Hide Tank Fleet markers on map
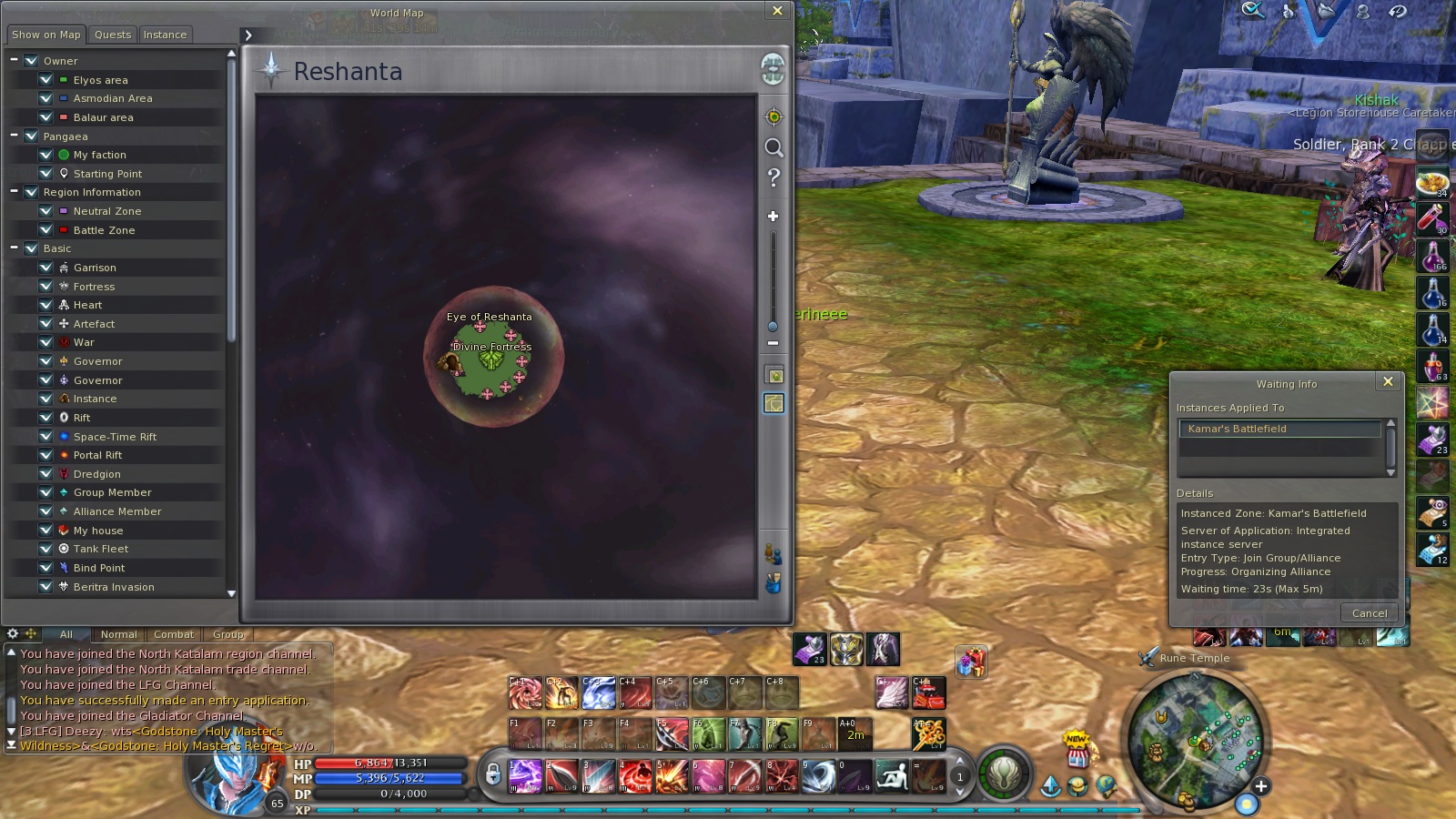Image resolution: width=1456 pixels, height=819 pixels. coord(45,549)
